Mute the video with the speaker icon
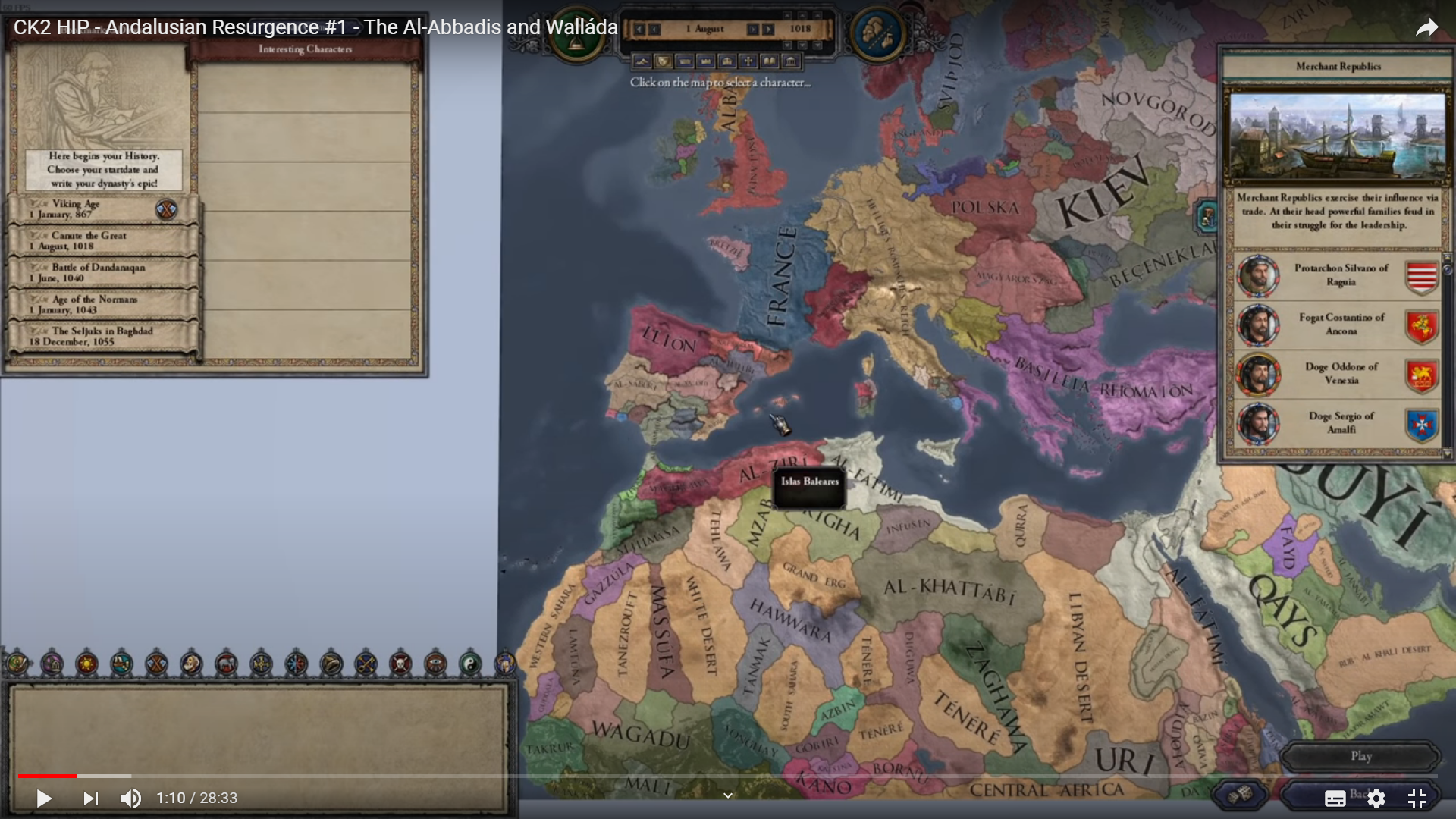The height and width of the screenshot is (819, 1456). click(x=130, y=799)
